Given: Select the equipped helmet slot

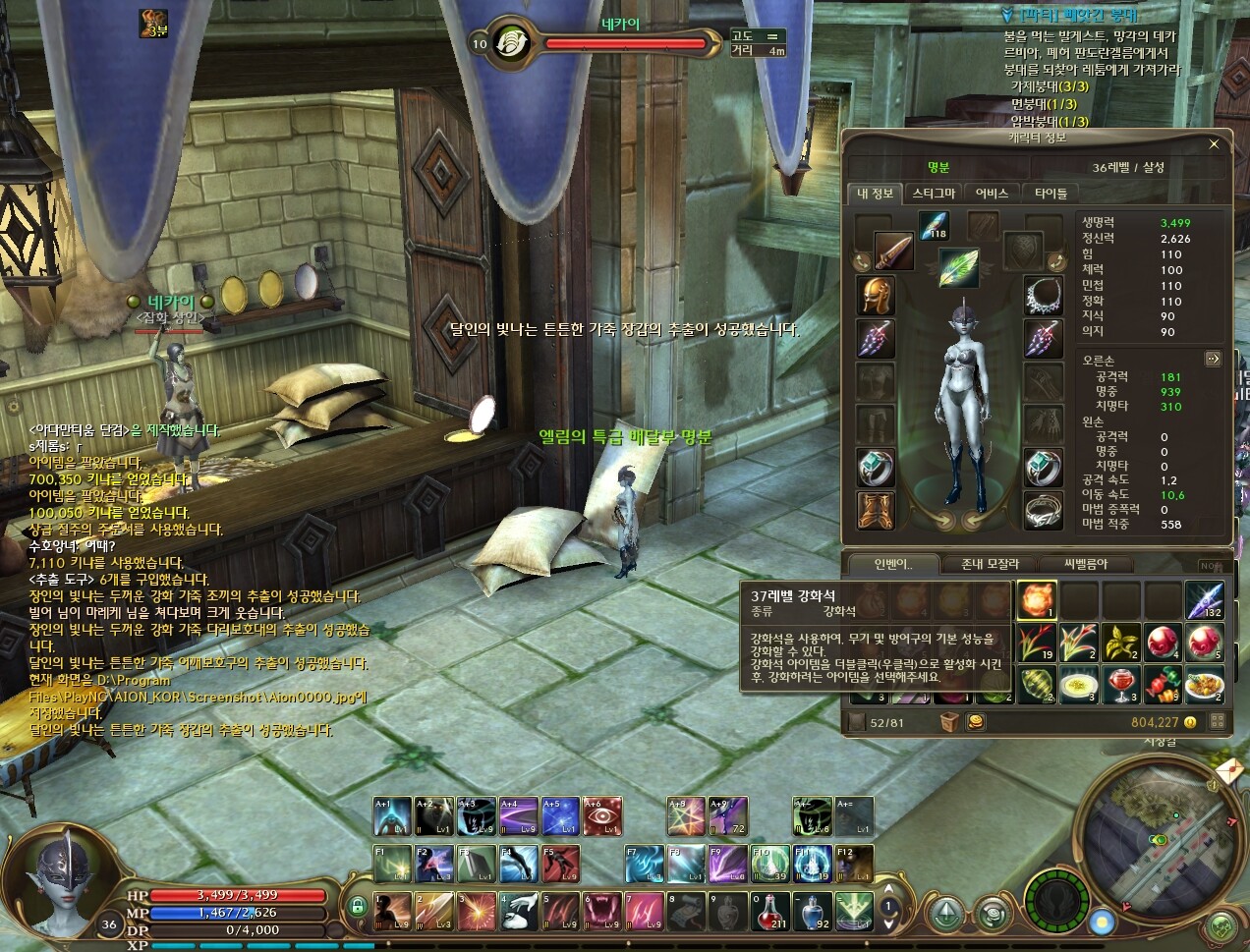Looking at the screenshot, I should click(875, 295).
